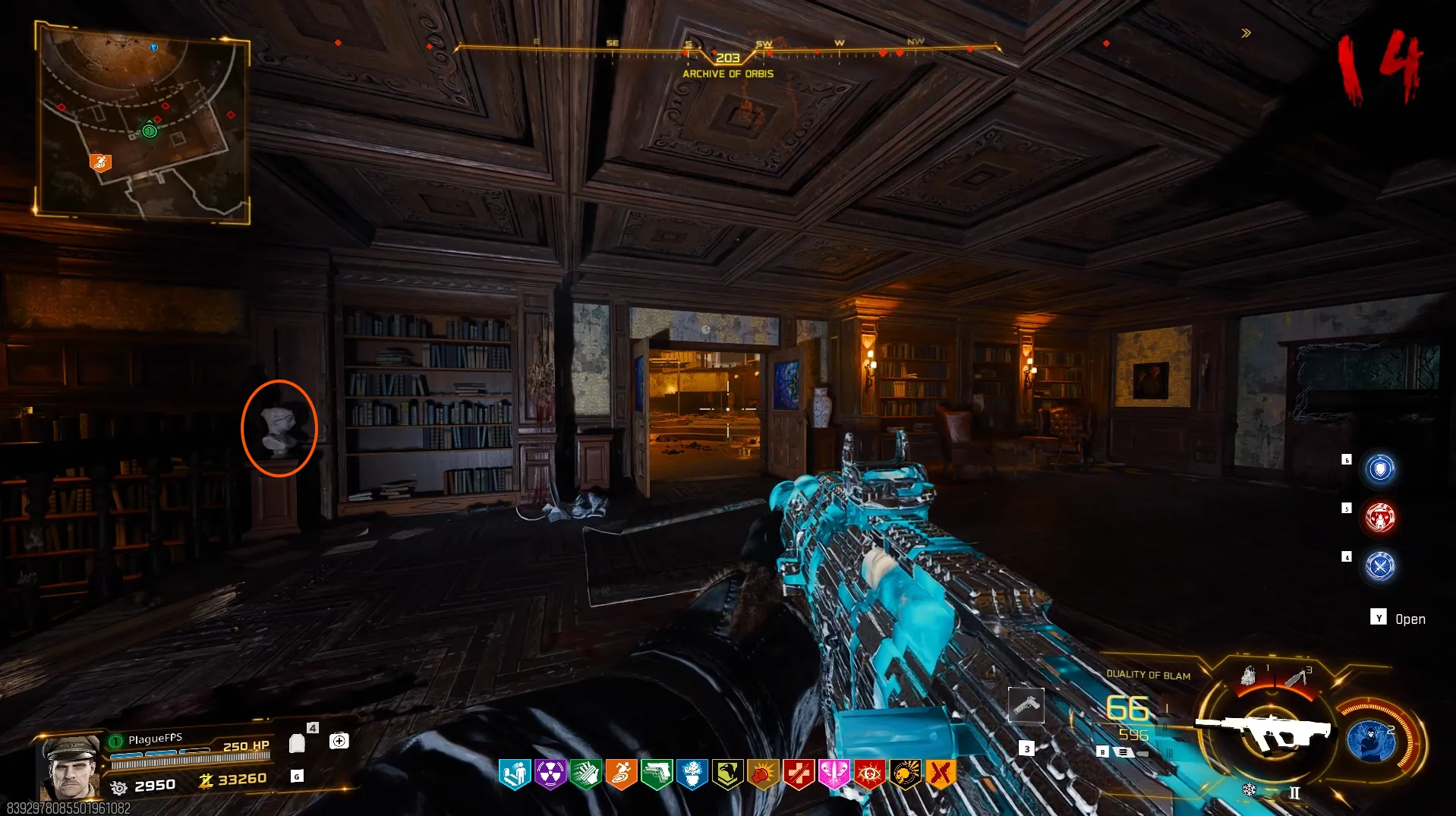Click the boxing-glove Melee Macchiato perk

point(763,774)
